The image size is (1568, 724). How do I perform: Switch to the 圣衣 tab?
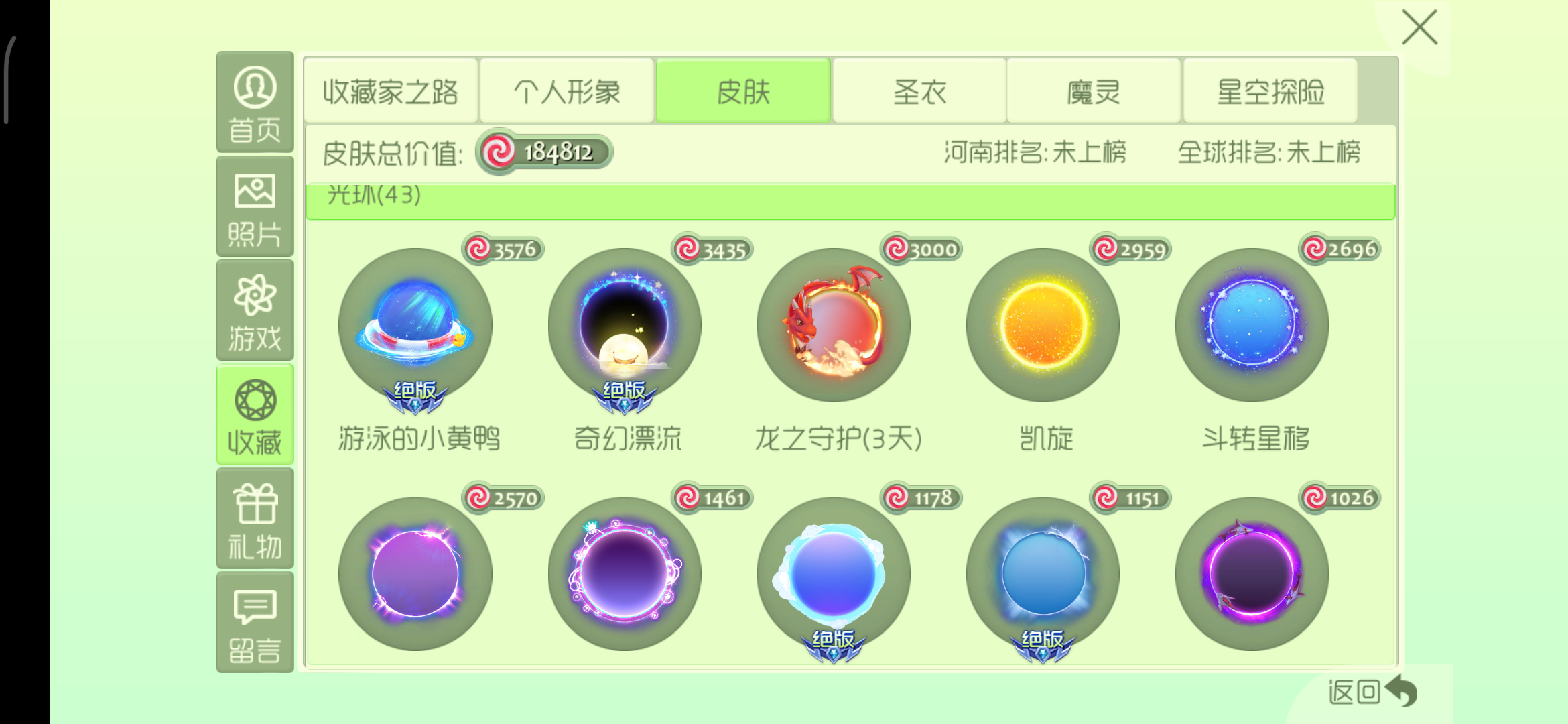(x=919, y=92)
